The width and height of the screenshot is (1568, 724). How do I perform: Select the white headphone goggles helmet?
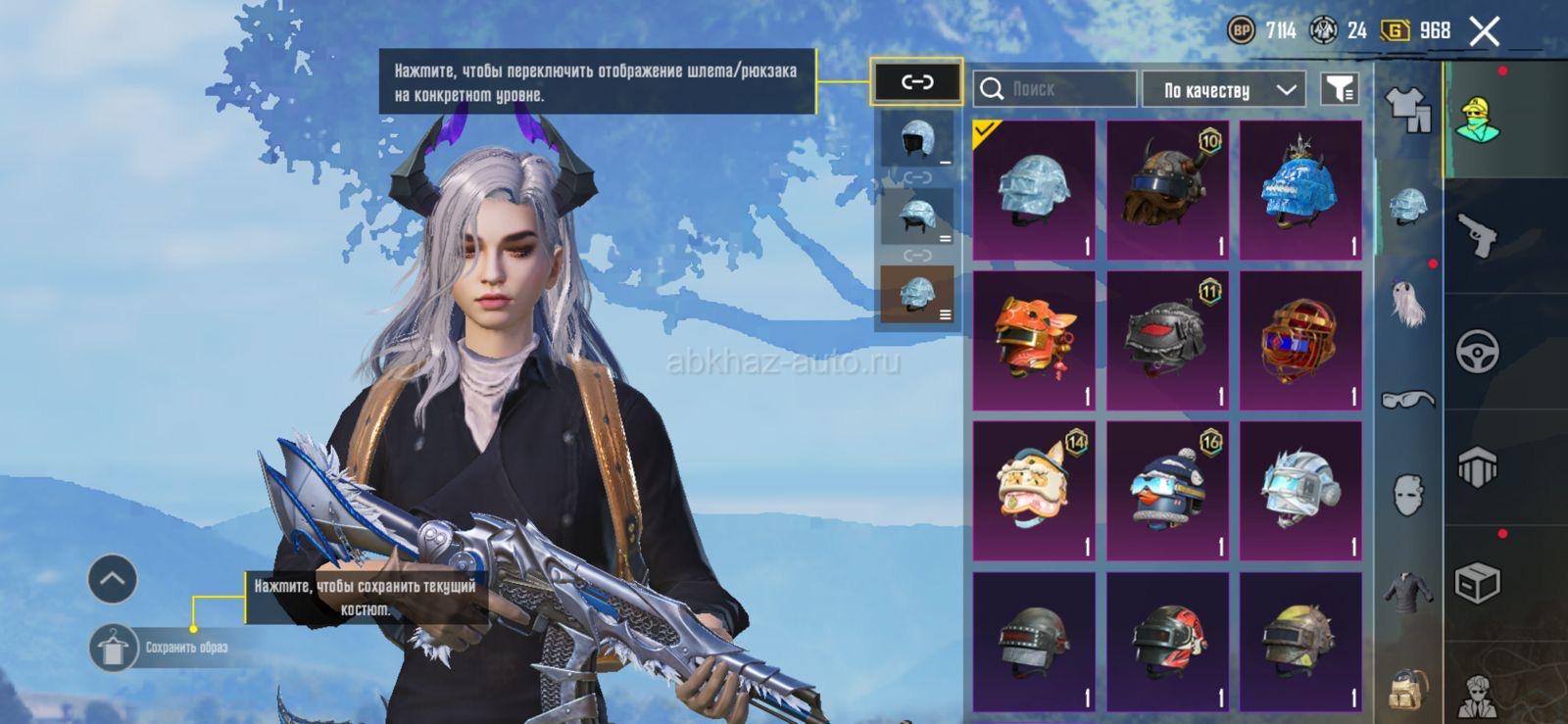pos(1300,490)
